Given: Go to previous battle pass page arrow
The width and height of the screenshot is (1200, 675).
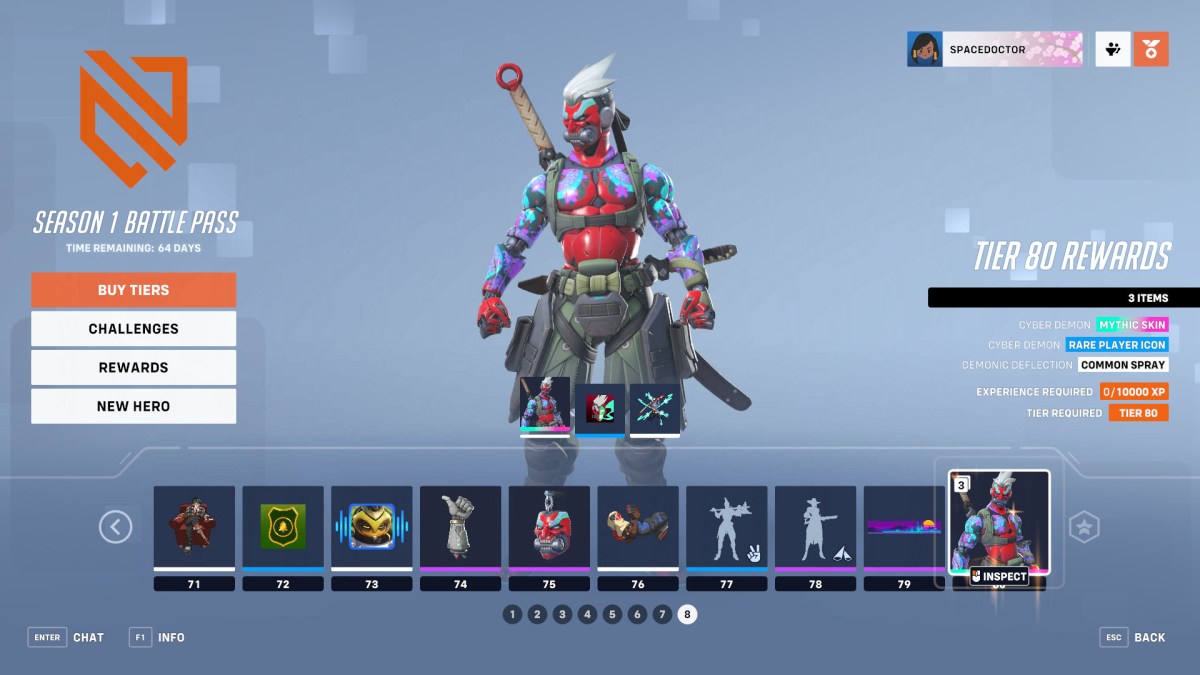Looking at the screenshot, I should (x=116, y=527).
